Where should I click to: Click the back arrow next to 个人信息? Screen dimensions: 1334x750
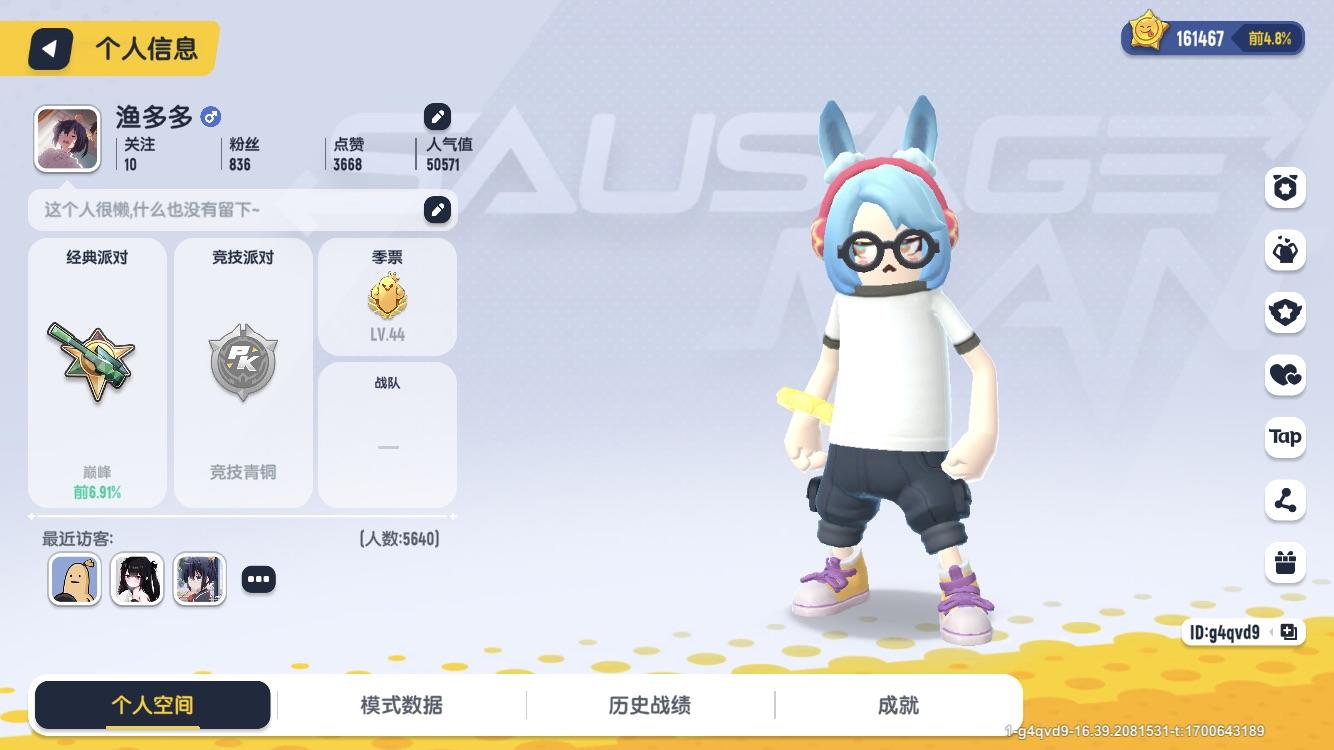click(x=52, y=47)
